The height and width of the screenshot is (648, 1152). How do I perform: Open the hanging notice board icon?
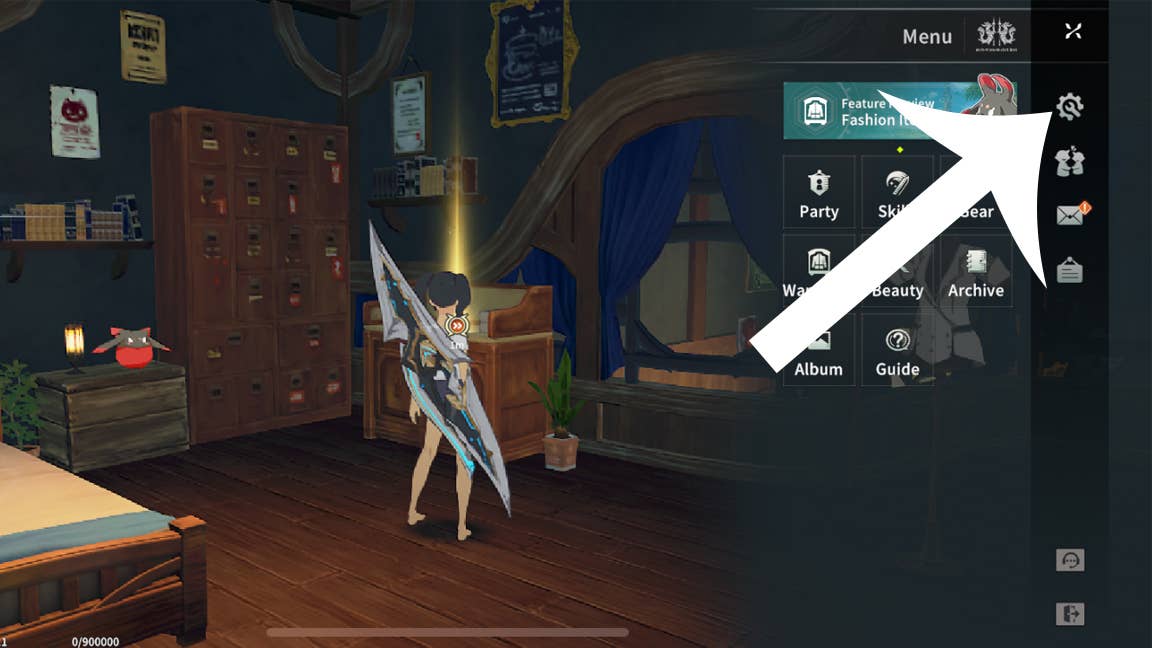click(1070, 270)
